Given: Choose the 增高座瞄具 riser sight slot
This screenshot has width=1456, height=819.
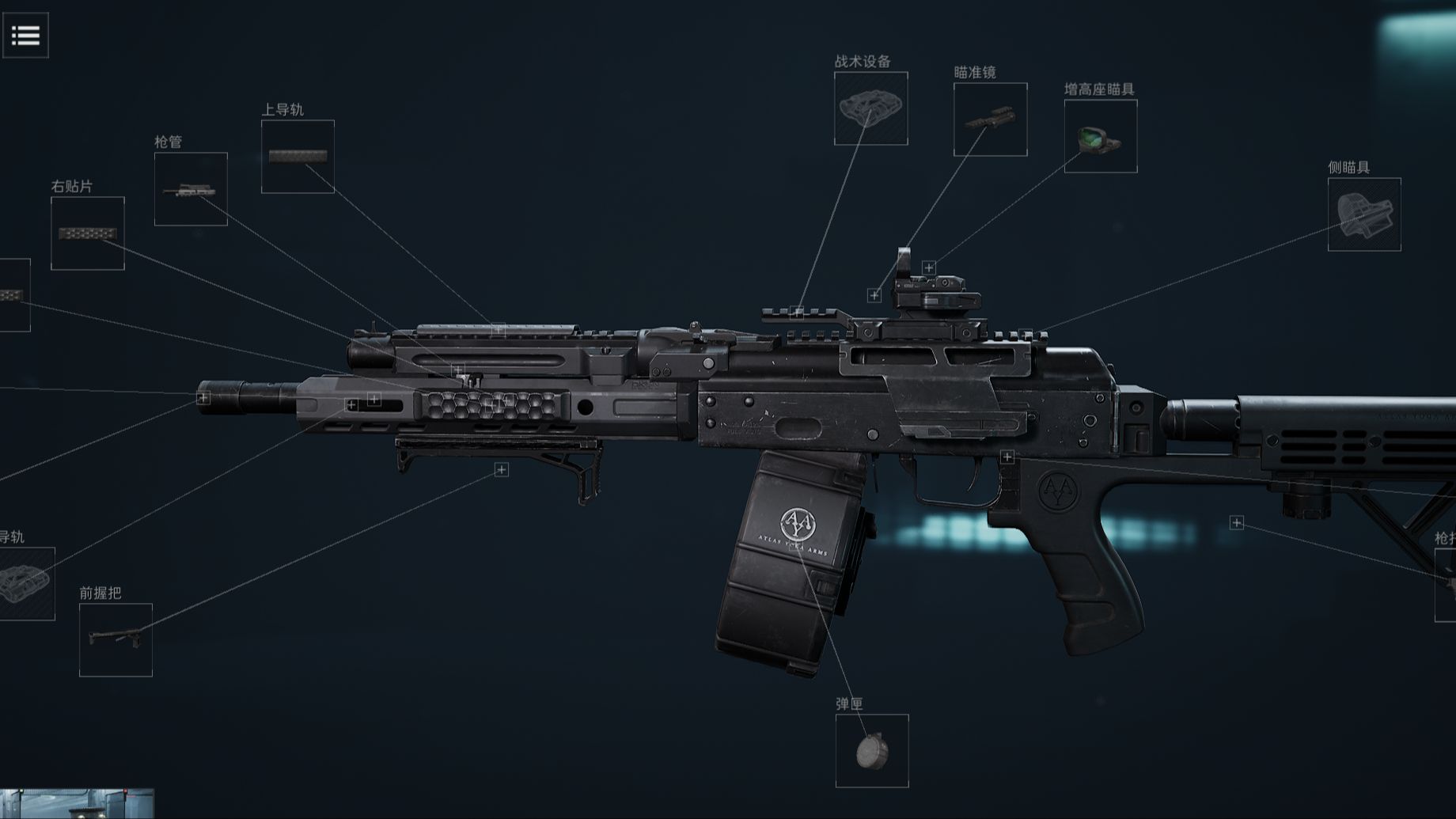Looking at the screenshot, I should point(1100,136).
